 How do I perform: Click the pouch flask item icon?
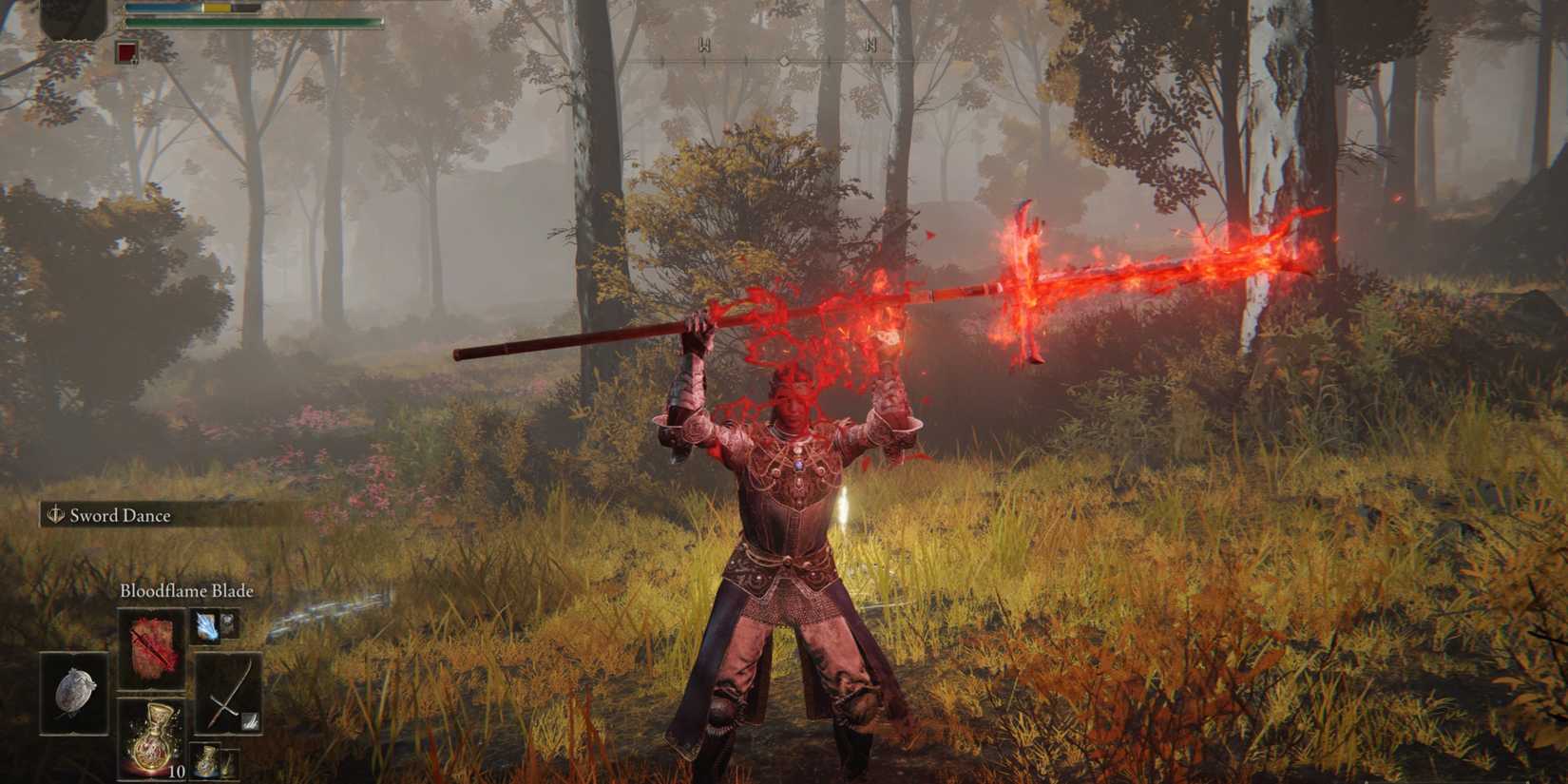click(x=207, y=760)
